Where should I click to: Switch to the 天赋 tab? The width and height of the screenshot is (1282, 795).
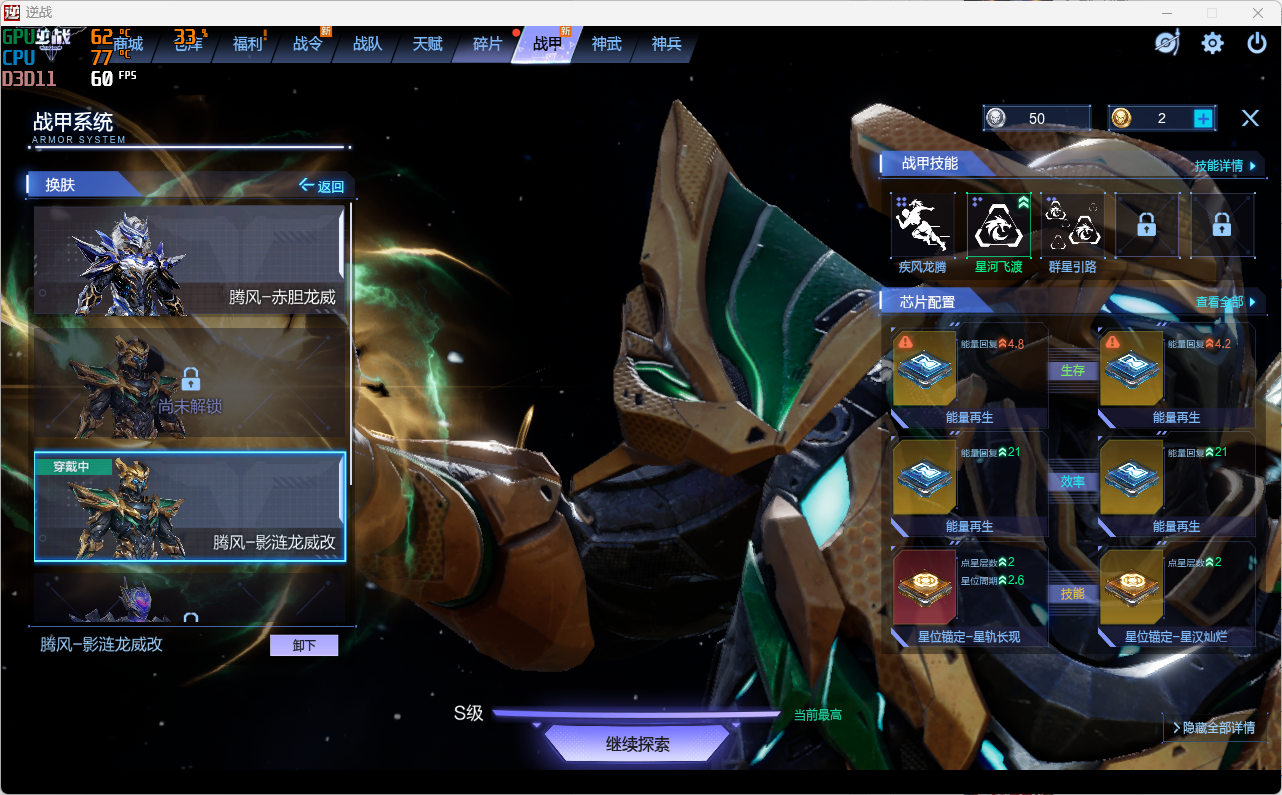coord(427,44)
